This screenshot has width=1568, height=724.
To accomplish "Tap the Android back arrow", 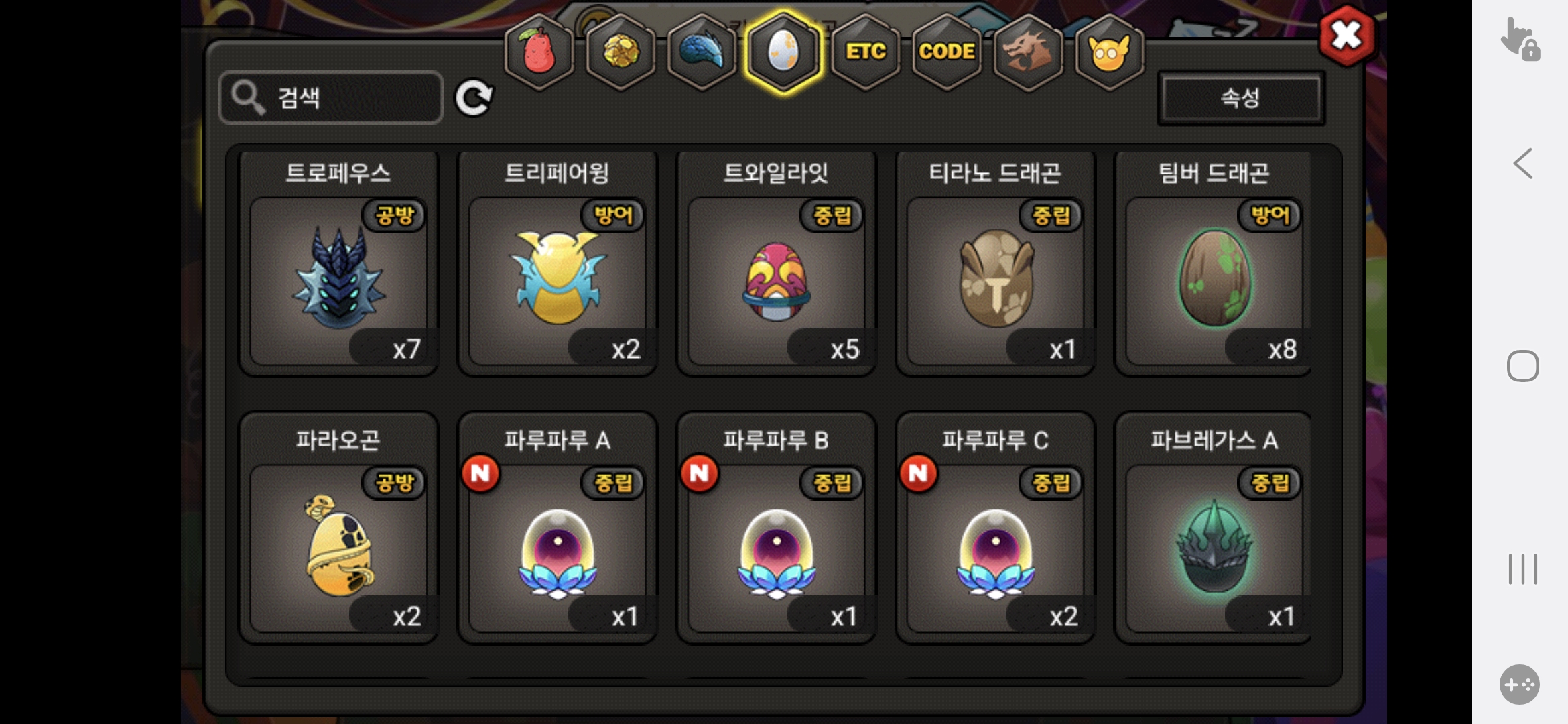I will pos(1522,164).
